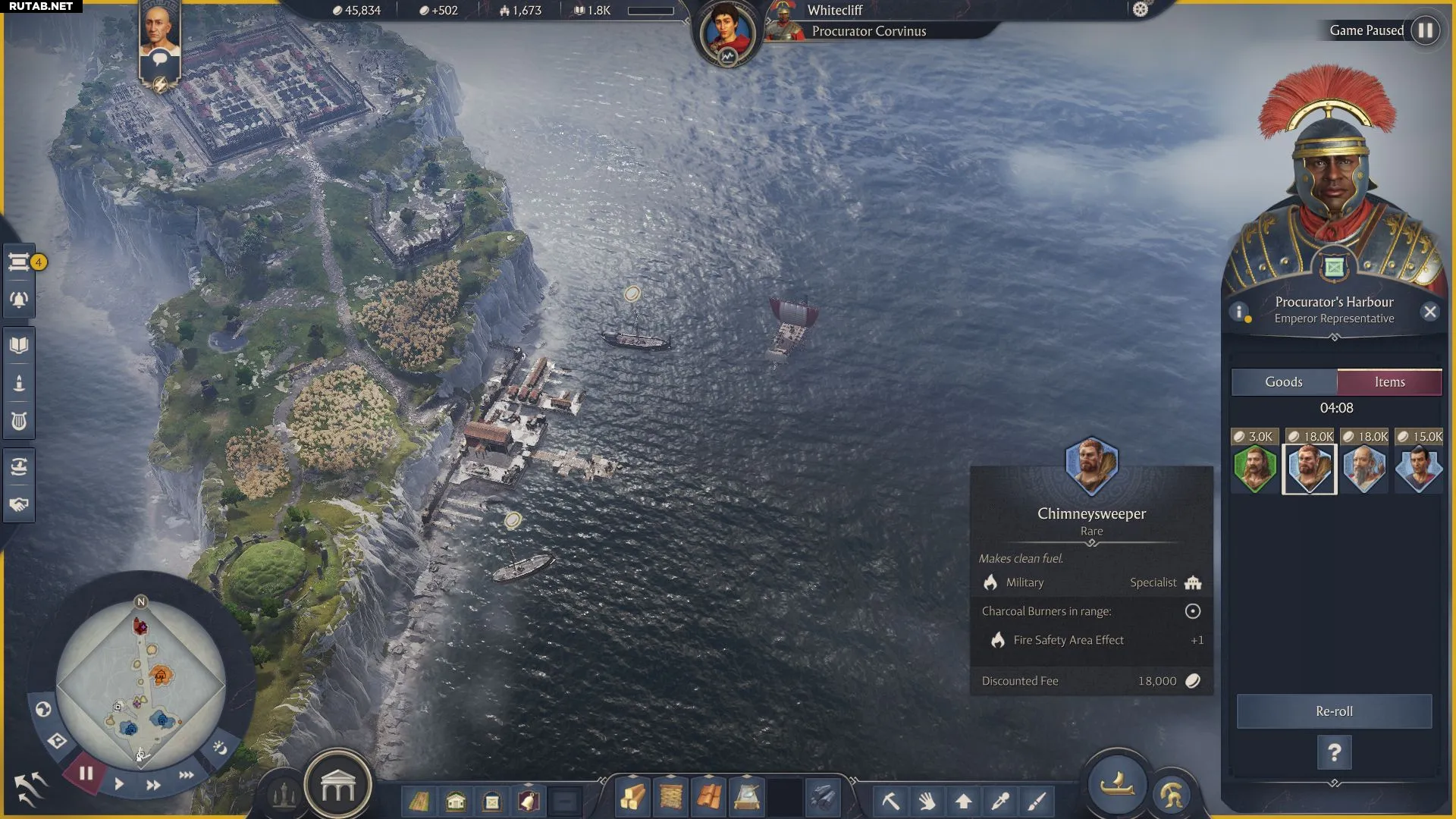Open the scroll notifications with badge 4
The image size is (1456, 819).
[x=19, y=262]
